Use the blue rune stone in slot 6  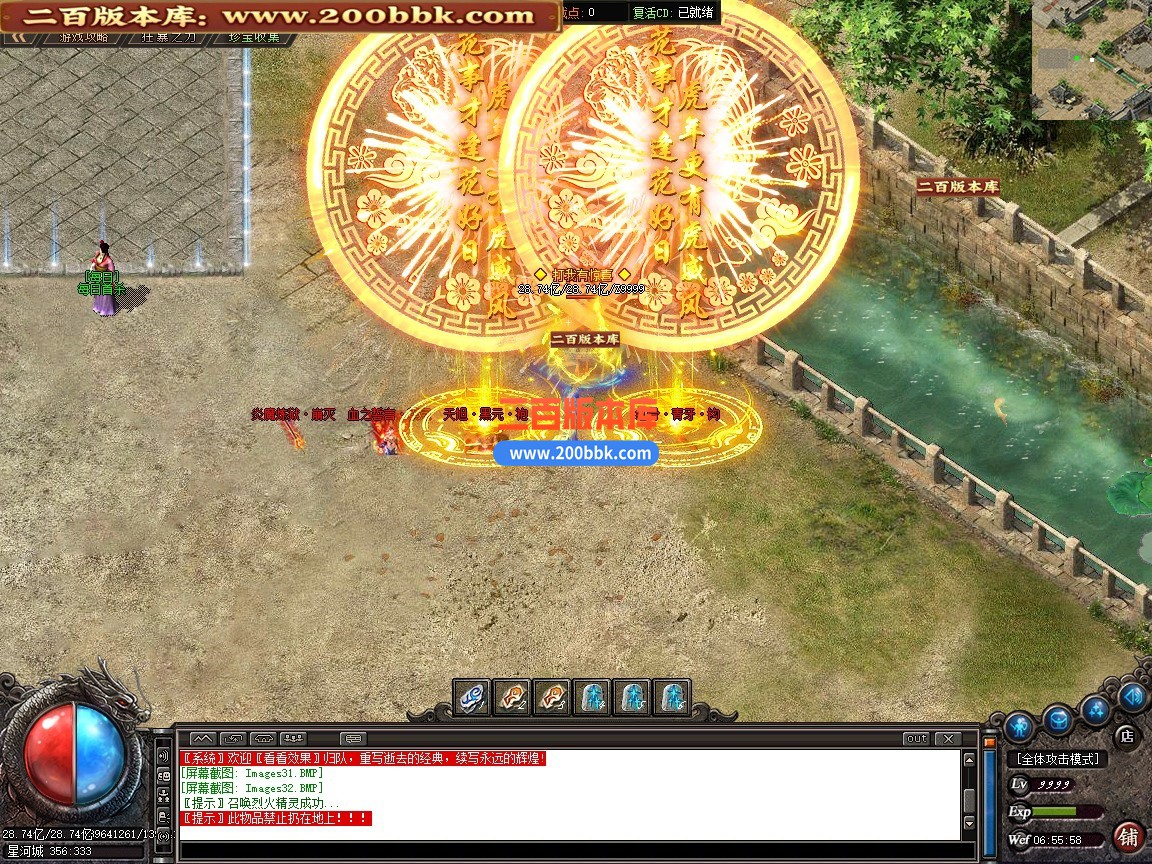click(672, 696)
